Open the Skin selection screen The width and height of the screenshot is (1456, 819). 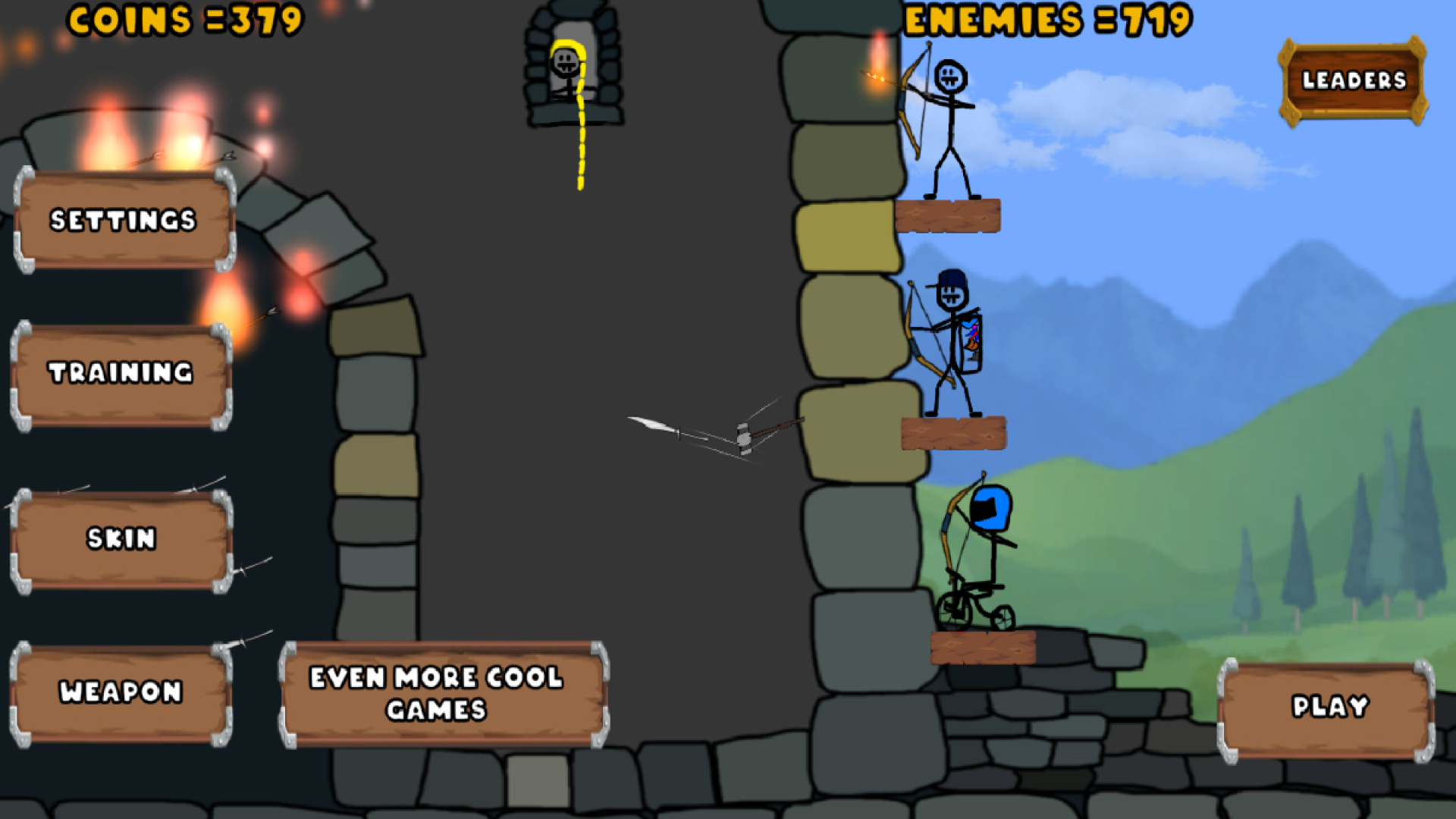click(121, 539)
